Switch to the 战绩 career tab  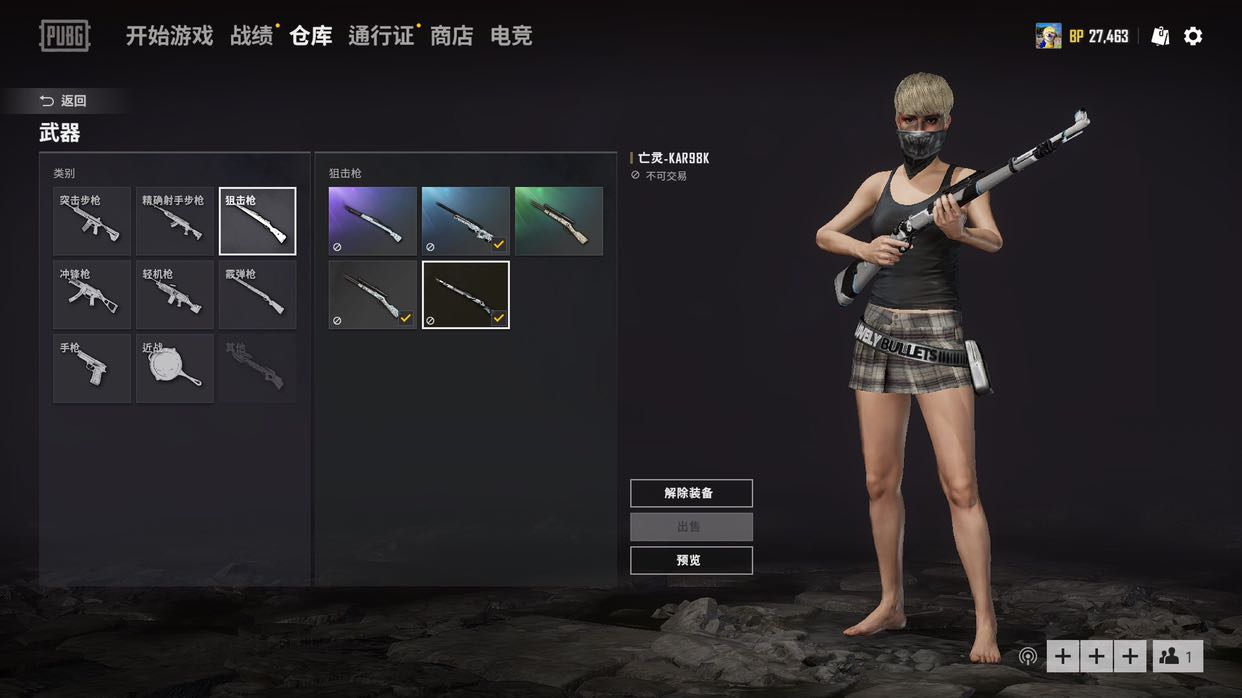point(250,36)
